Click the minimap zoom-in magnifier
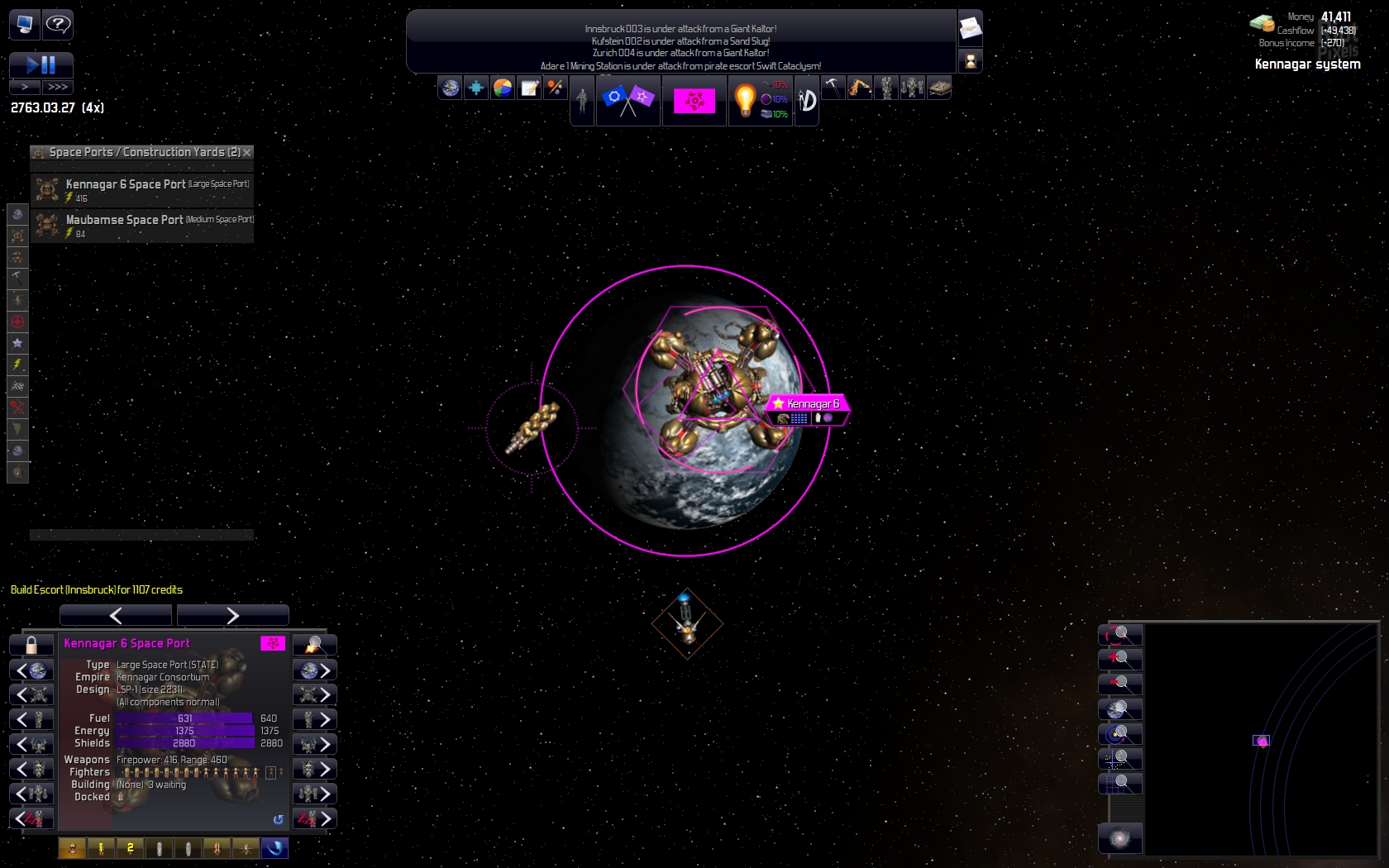This screenshot has height=868, width=1389. click(x=1120, y=659)
